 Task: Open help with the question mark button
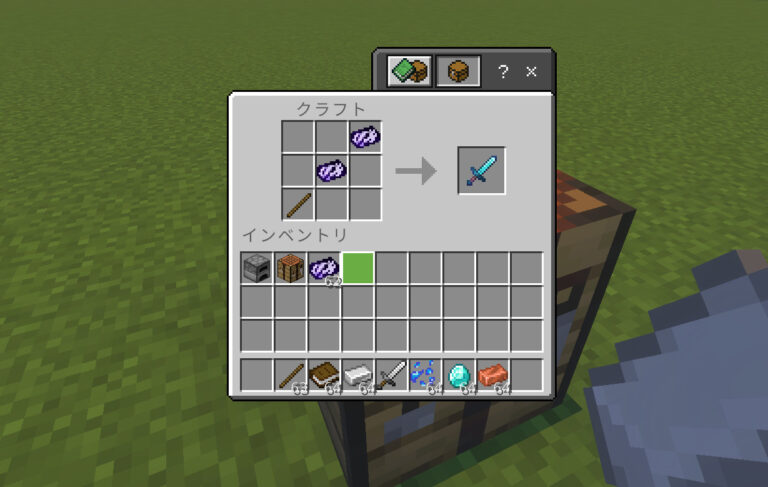coord(503,71)
